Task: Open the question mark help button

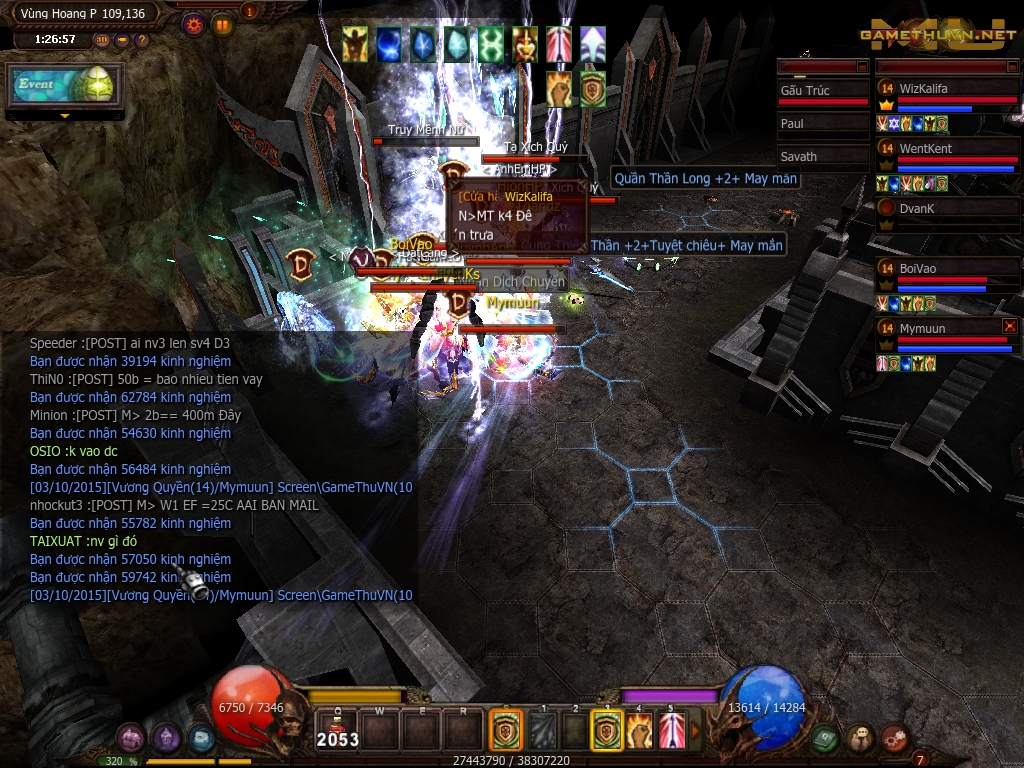Action: [x=142, y=40]
